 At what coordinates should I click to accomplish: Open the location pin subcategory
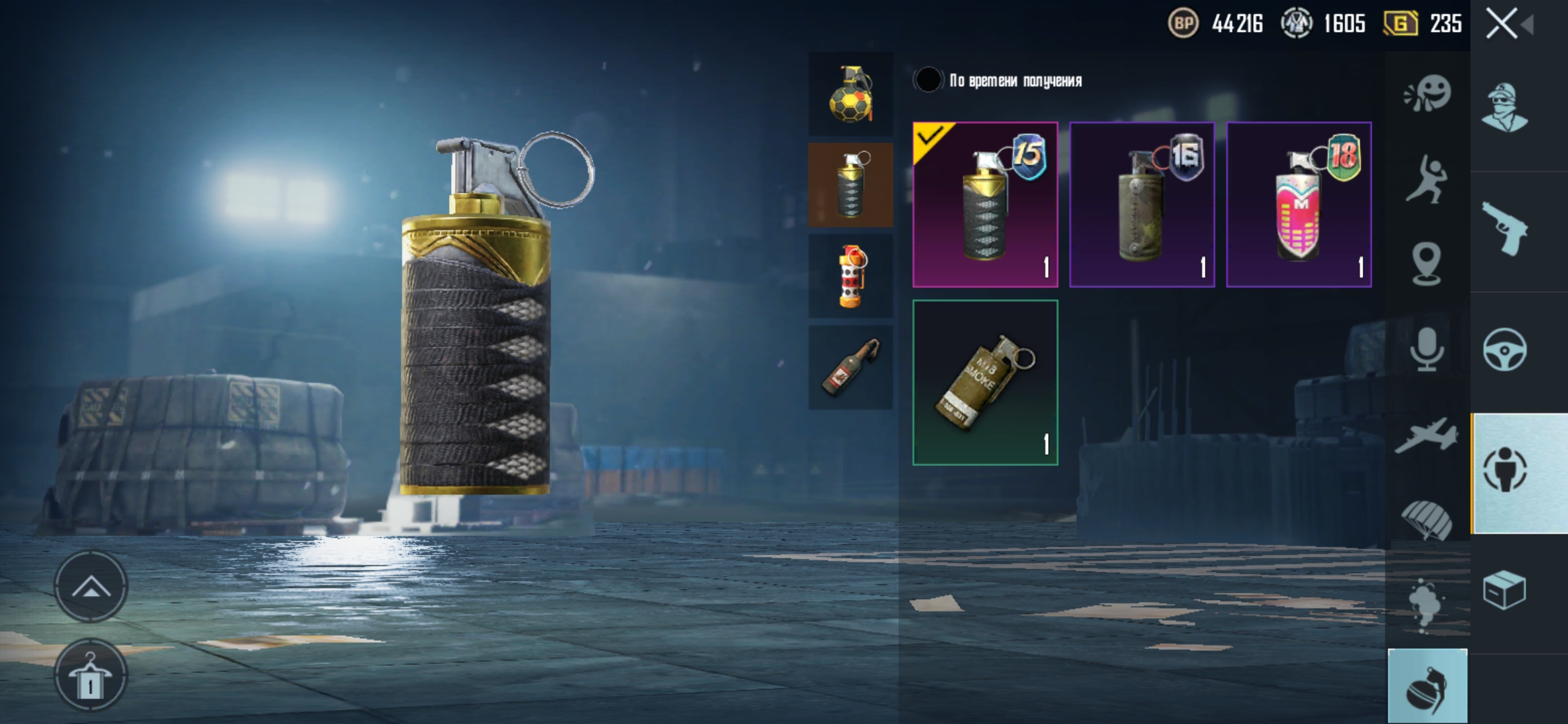tap(1427, 263)
